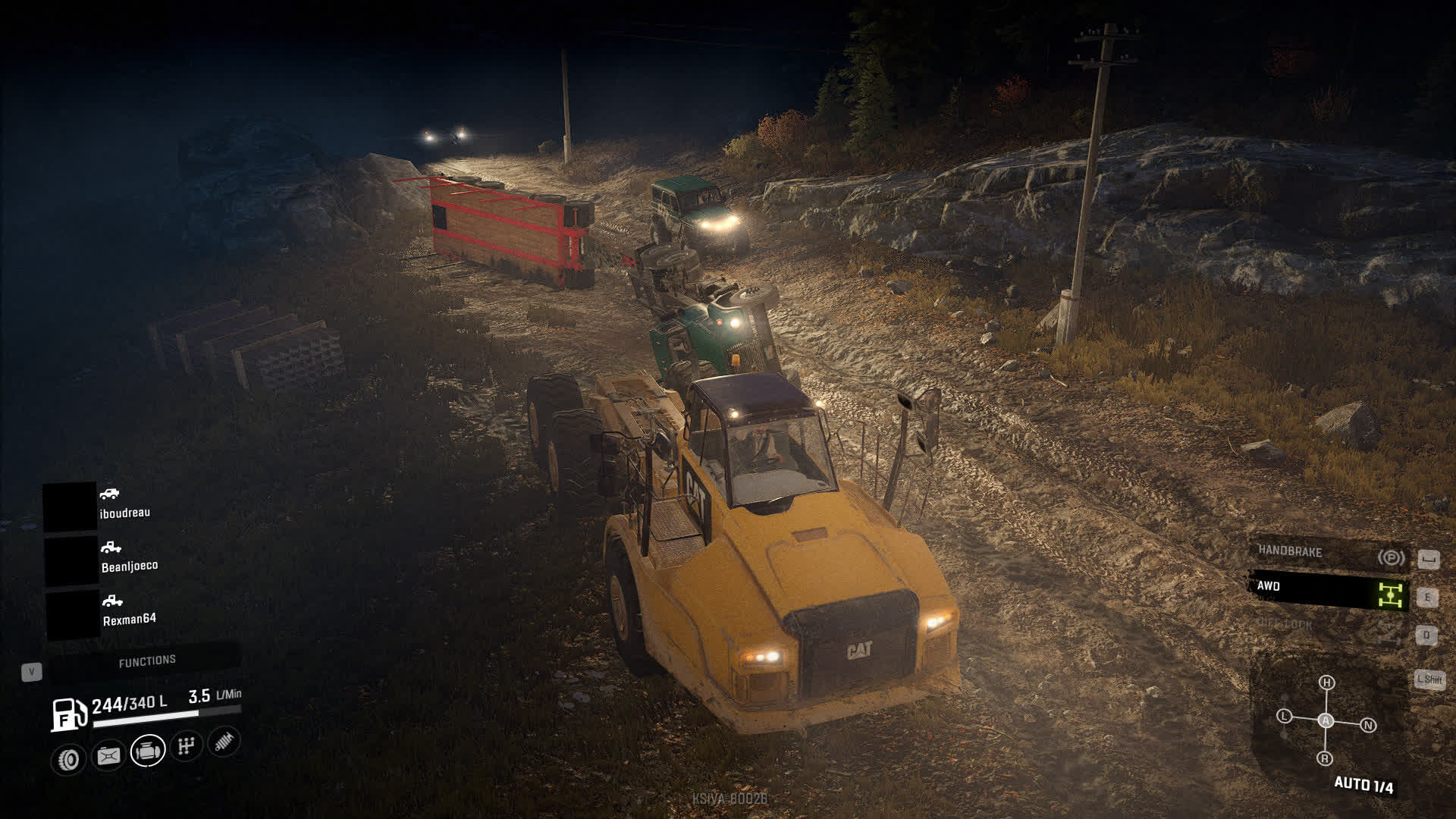This screenshot has height=819, width=1456.
Task: Shift the gearbox to Low gear
Action: (1284, 716)
